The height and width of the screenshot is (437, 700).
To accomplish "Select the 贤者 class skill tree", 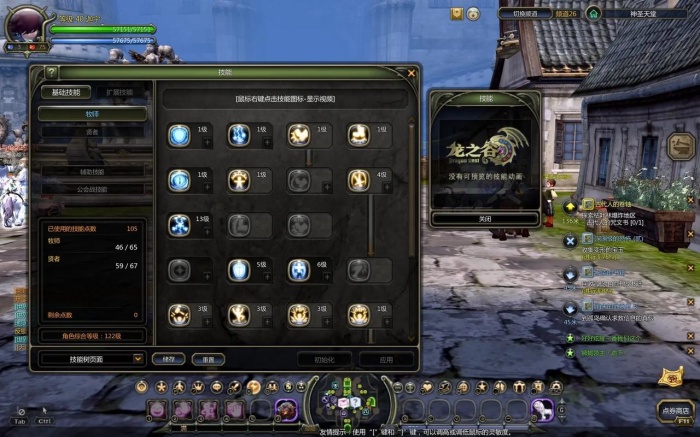I will (92, 131).
